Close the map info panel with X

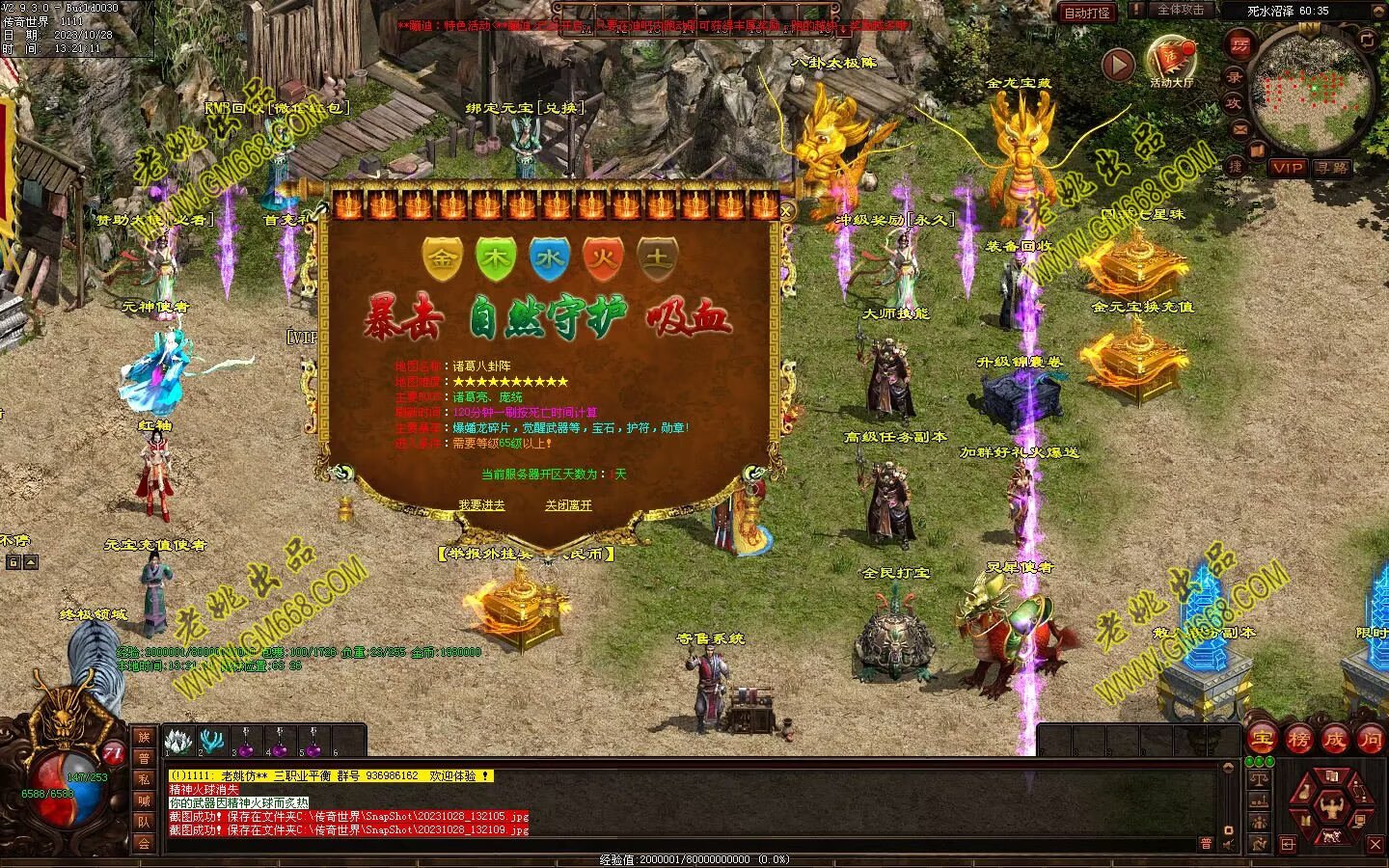[x=786, y=211]
